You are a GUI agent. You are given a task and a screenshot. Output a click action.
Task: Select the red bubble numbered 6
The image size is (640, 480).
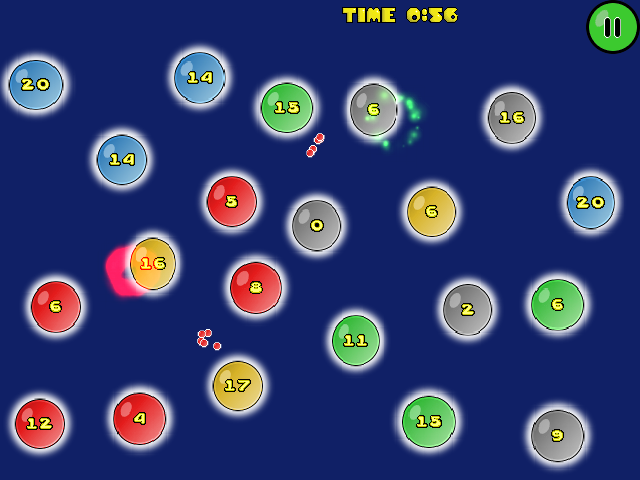click(x=56, y=306)
